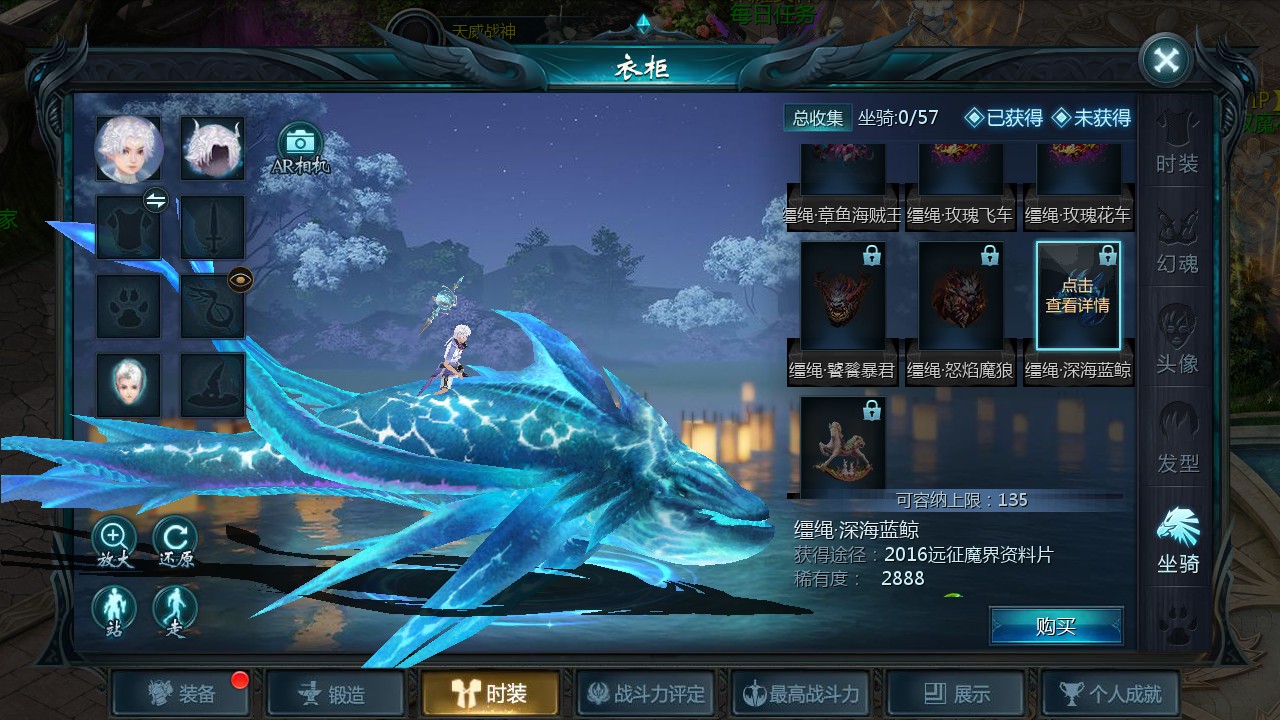
Task: Switch to the 头像 side tab
Action: point(1177,342)
